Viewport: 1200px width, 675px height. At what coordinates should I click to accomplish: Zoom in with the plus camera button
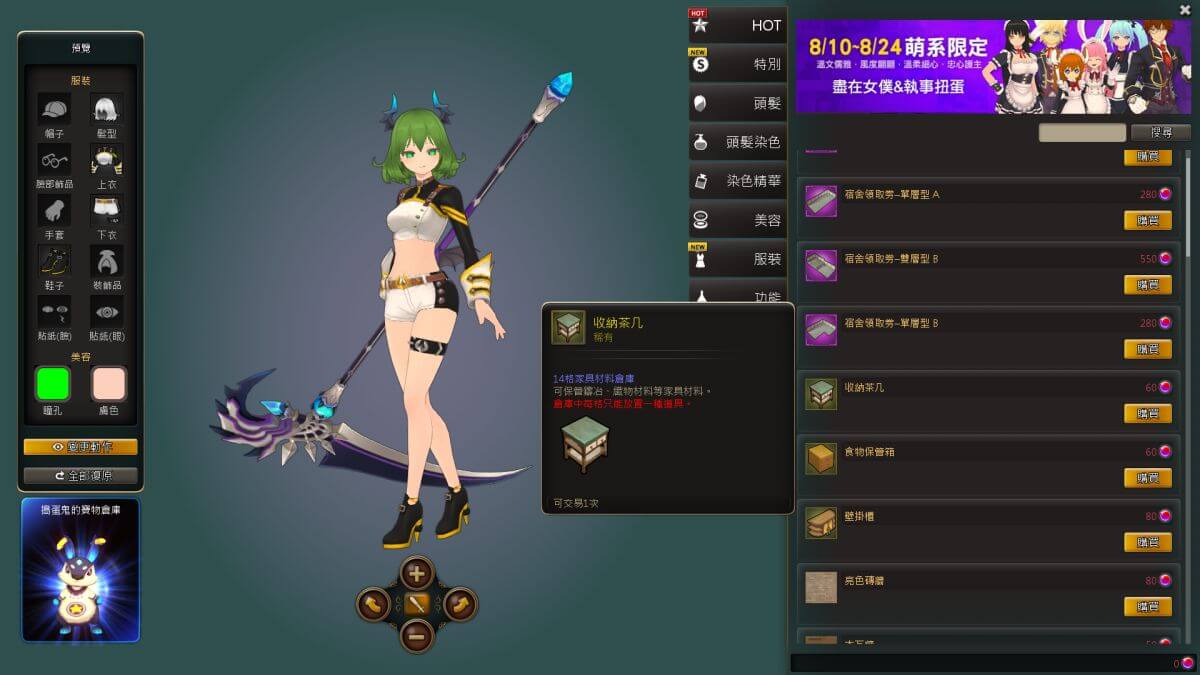coord(417,574)
